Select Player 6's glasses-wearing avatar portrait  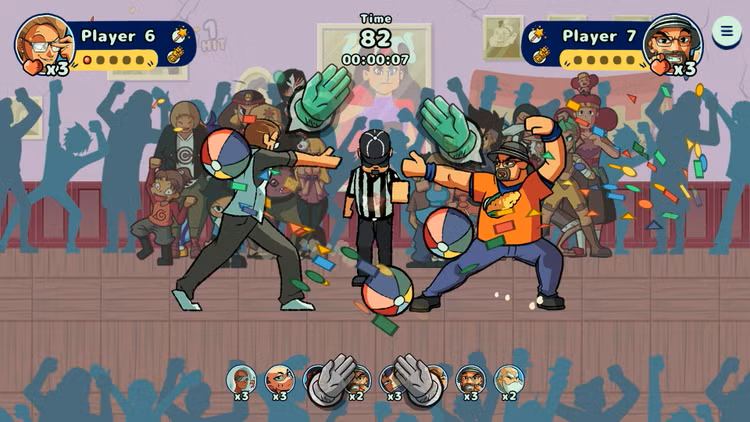click(44, 42)
